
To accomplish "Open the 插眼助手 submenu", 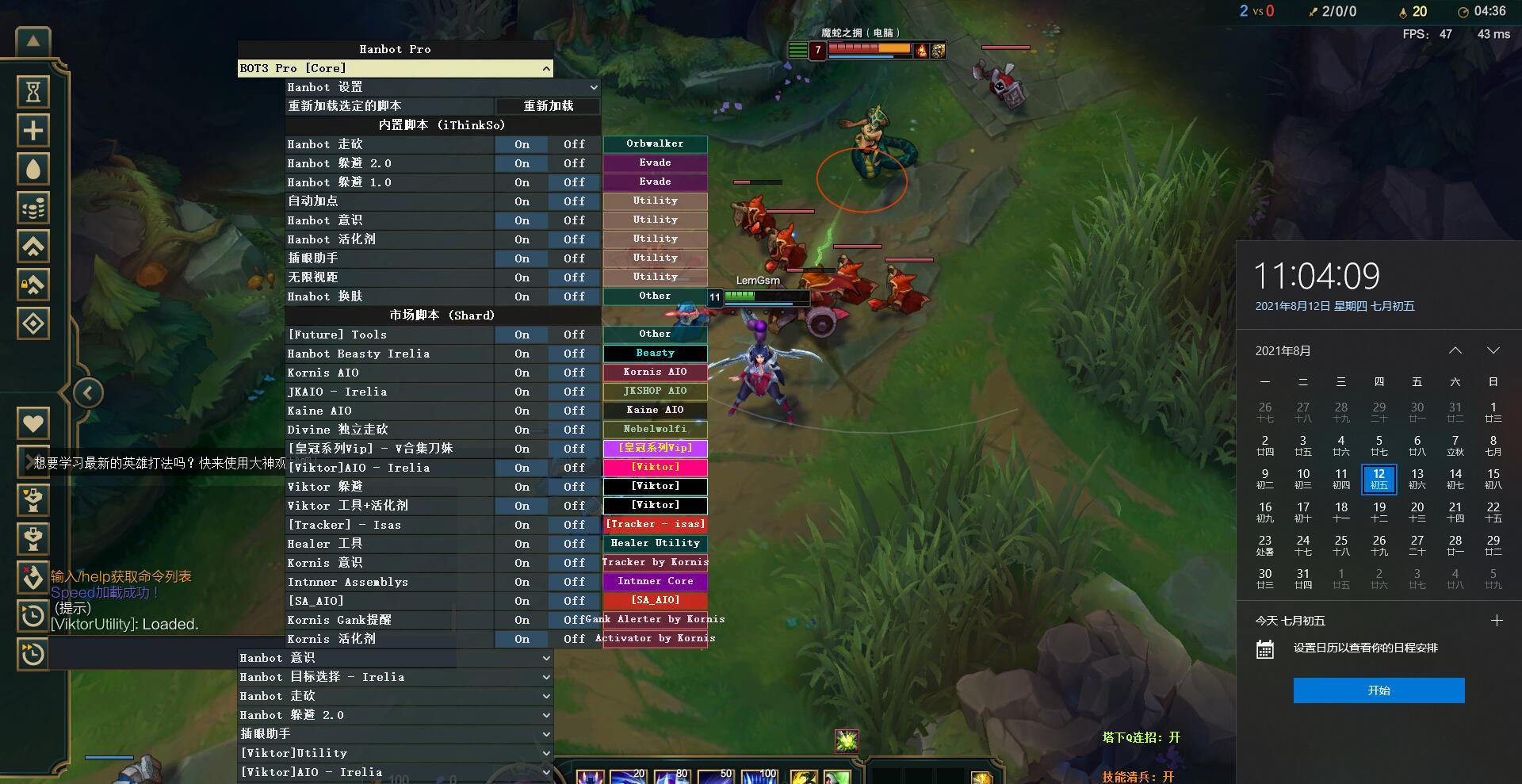I will [x=546, y=734].
